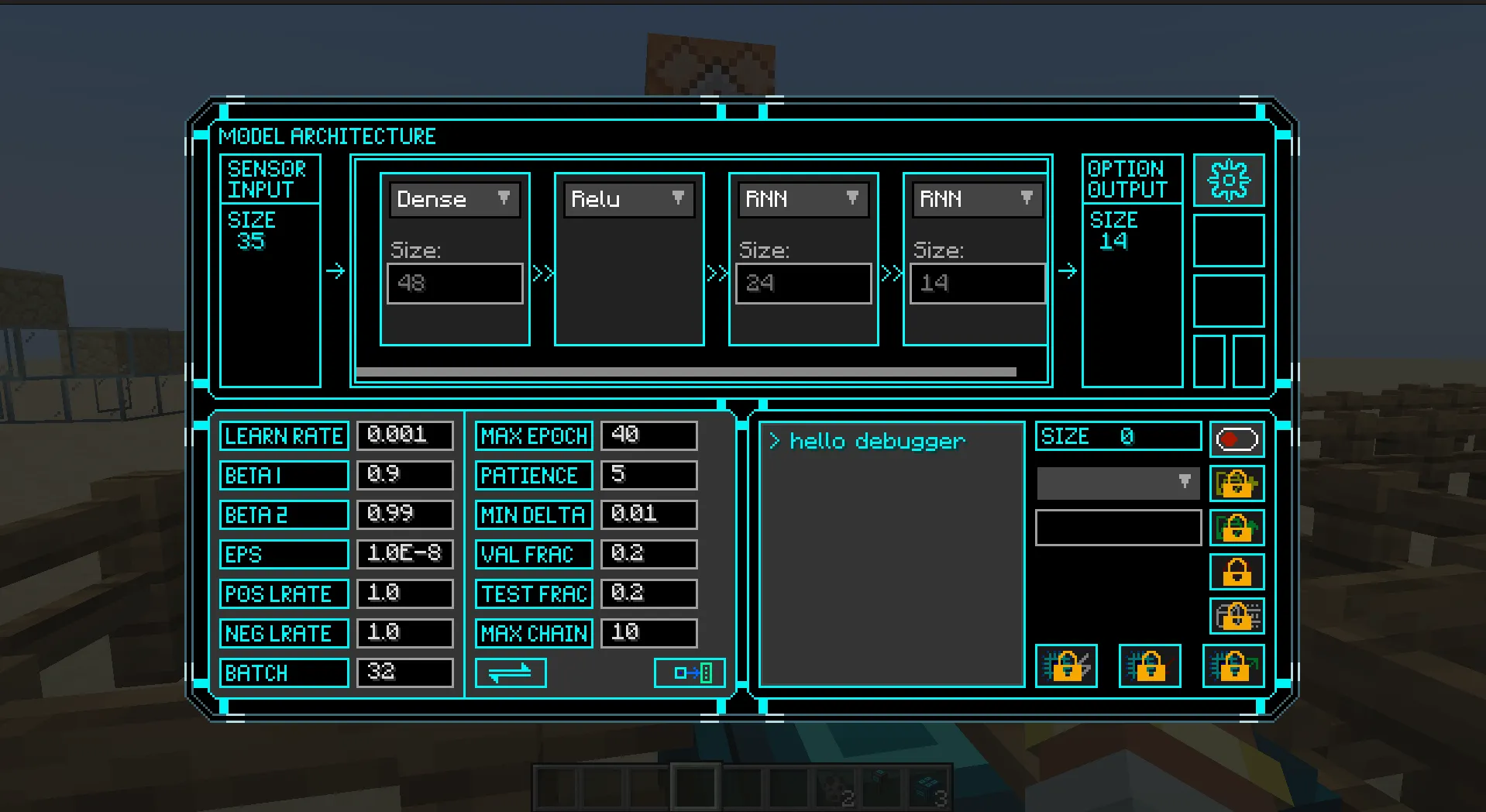Click the send-to-network icon beside MAX CHAIN row
1486x812 pixels.
[688, 673]
